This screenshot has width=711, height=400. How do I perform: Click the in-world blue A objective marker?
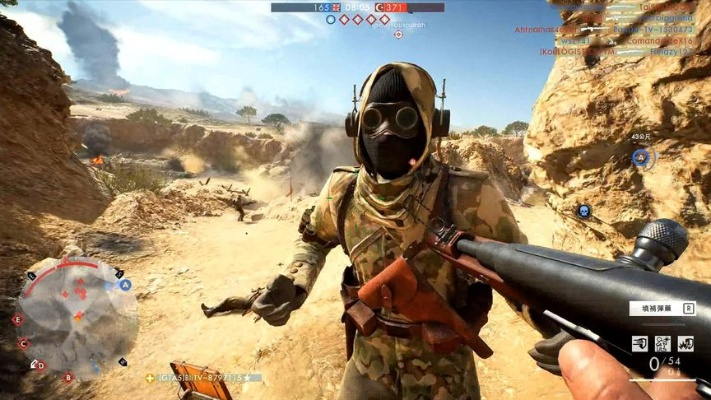(640, 158)
